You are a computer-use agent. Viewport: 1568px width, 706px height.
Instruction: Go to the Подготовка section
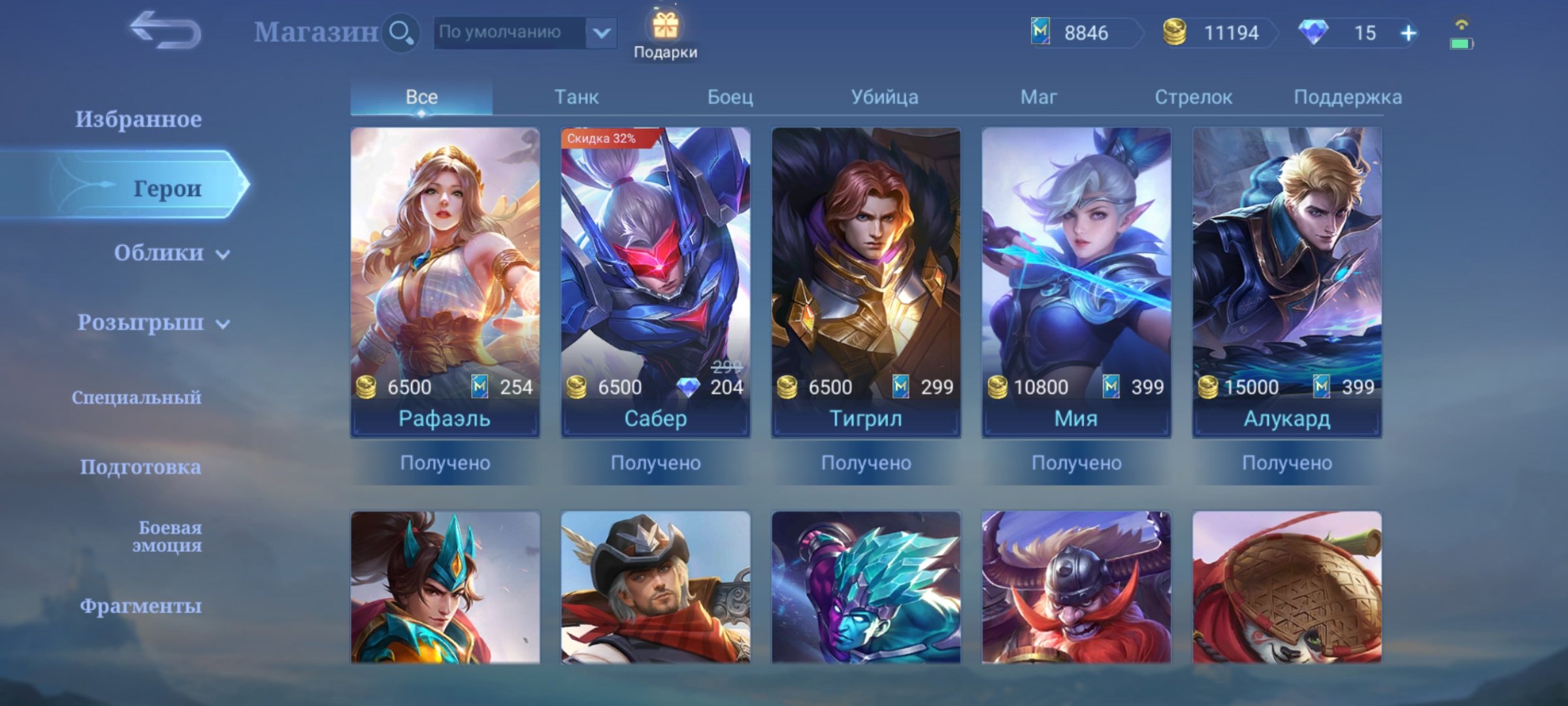tap(140, 467)
